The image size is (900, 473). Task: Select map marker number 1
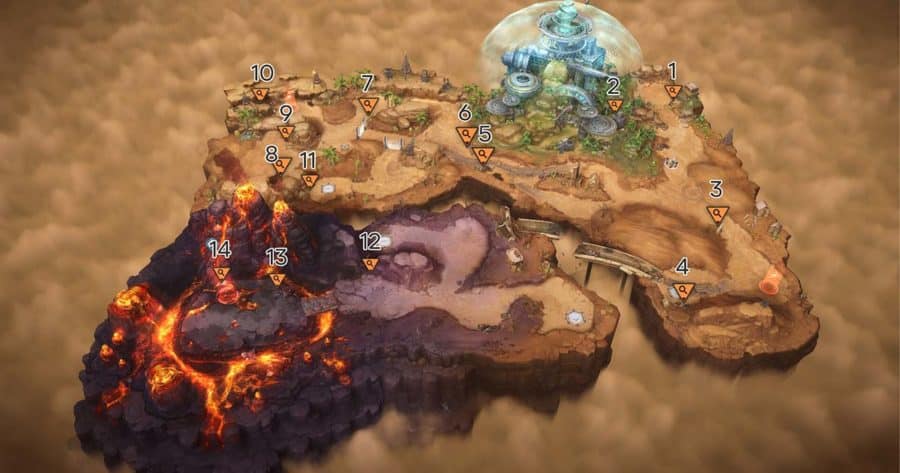click(x=674, y=91)
